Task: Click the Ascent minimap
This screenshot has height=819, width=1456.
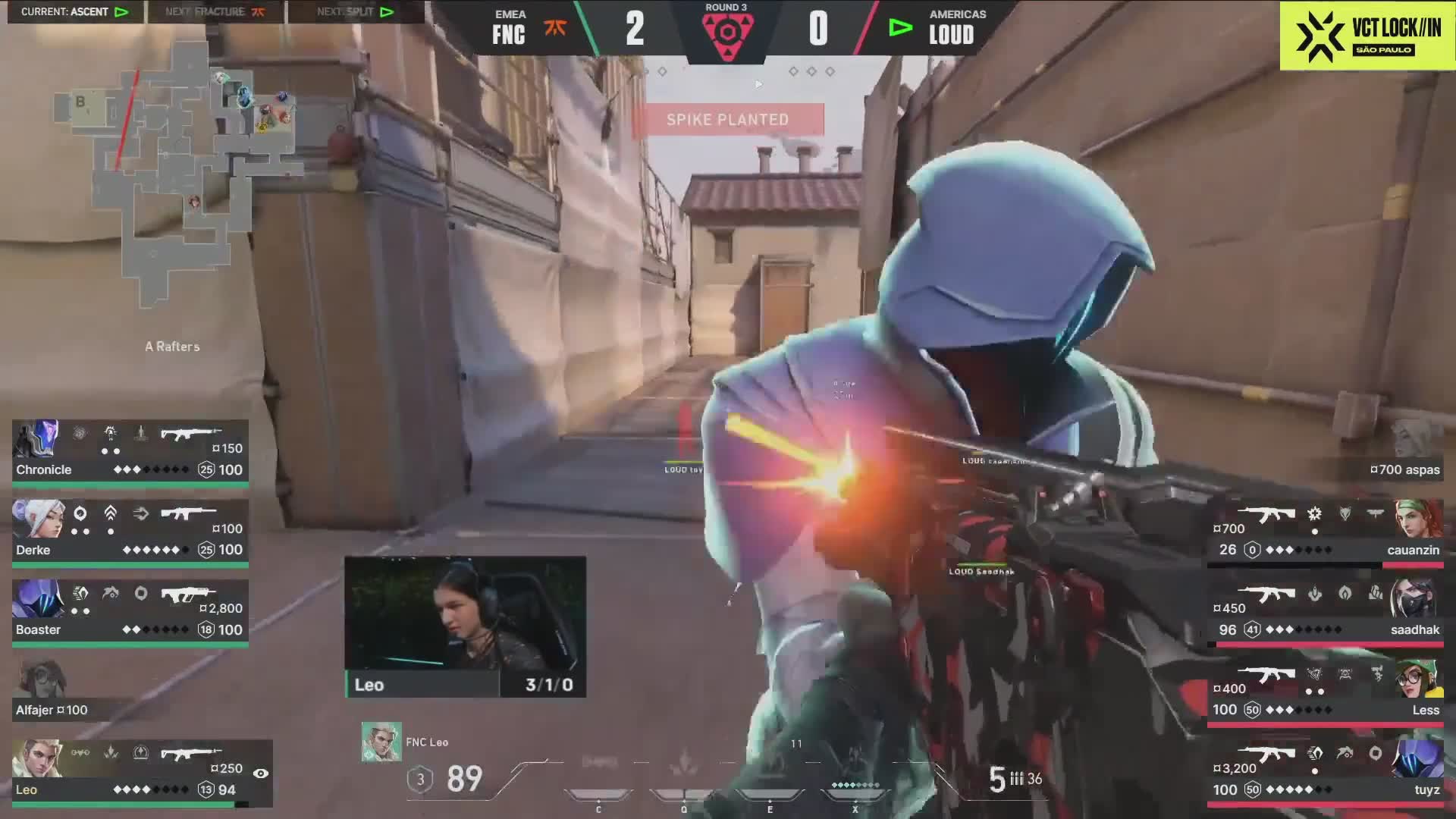Action: [x=178, y=174]
